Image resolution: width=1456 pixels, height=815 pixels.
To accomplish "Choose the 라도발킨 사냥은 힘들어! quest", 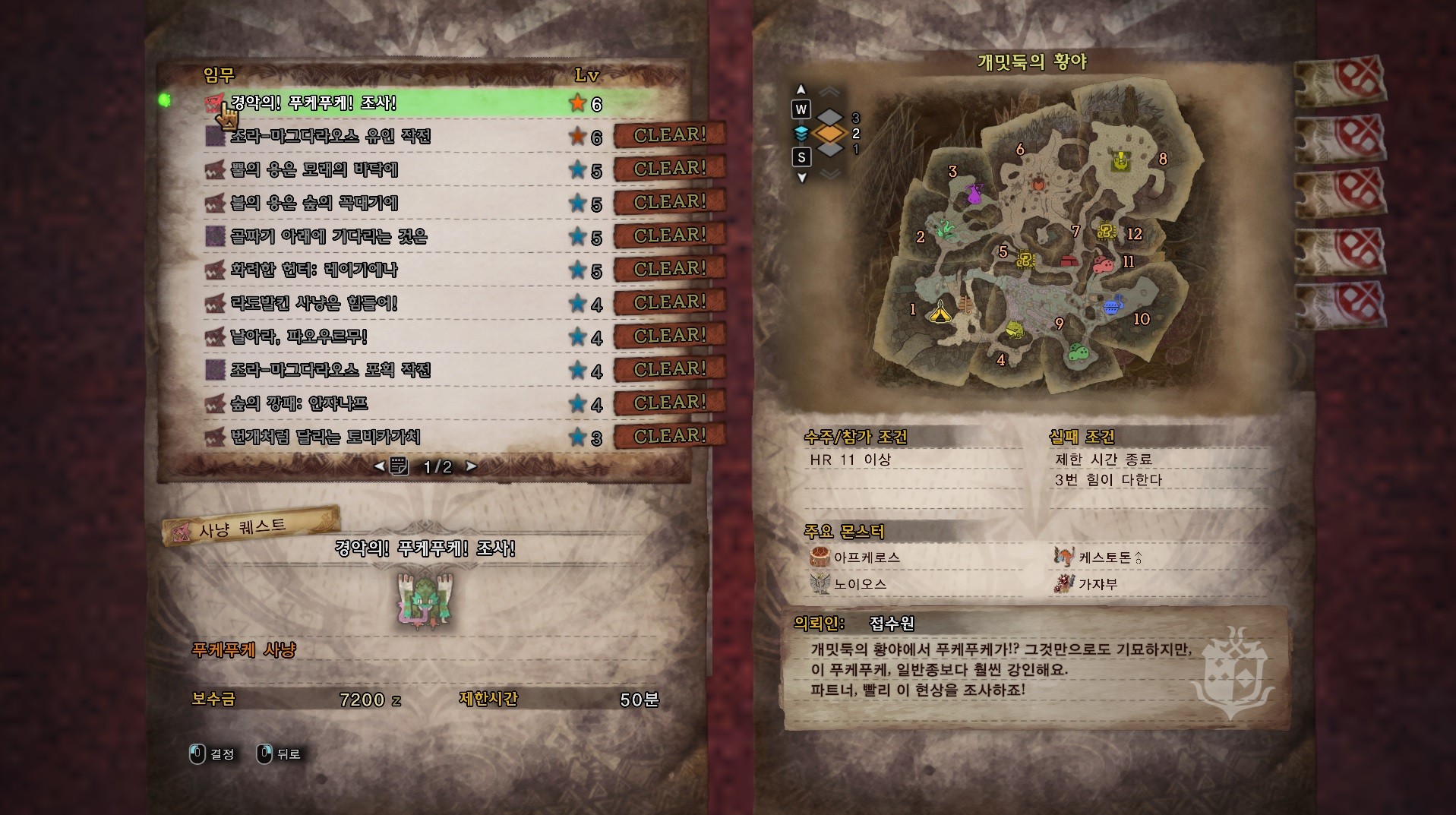I will point(314,303).
